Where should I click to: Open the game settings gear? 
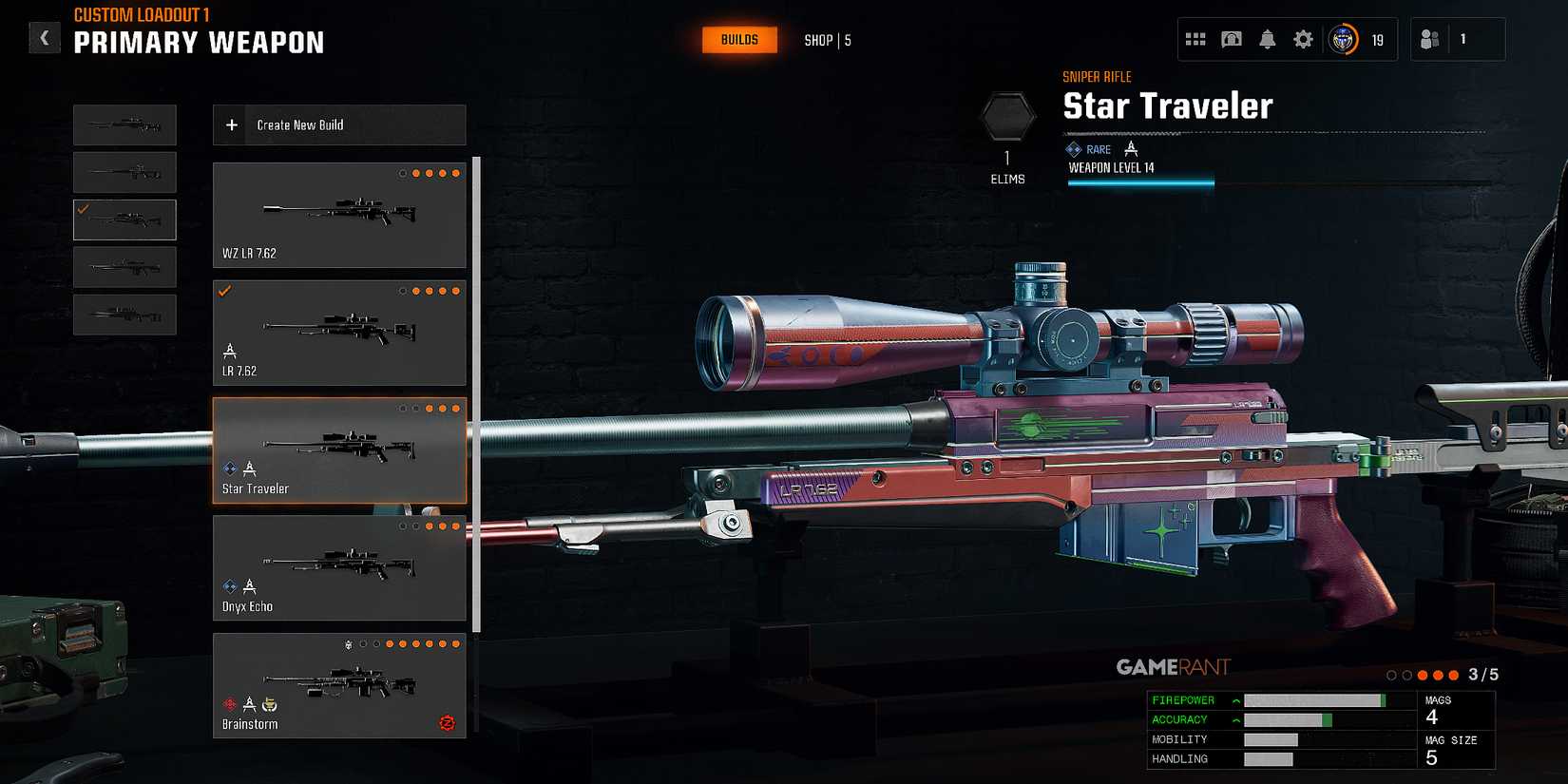click(1302, 39)
